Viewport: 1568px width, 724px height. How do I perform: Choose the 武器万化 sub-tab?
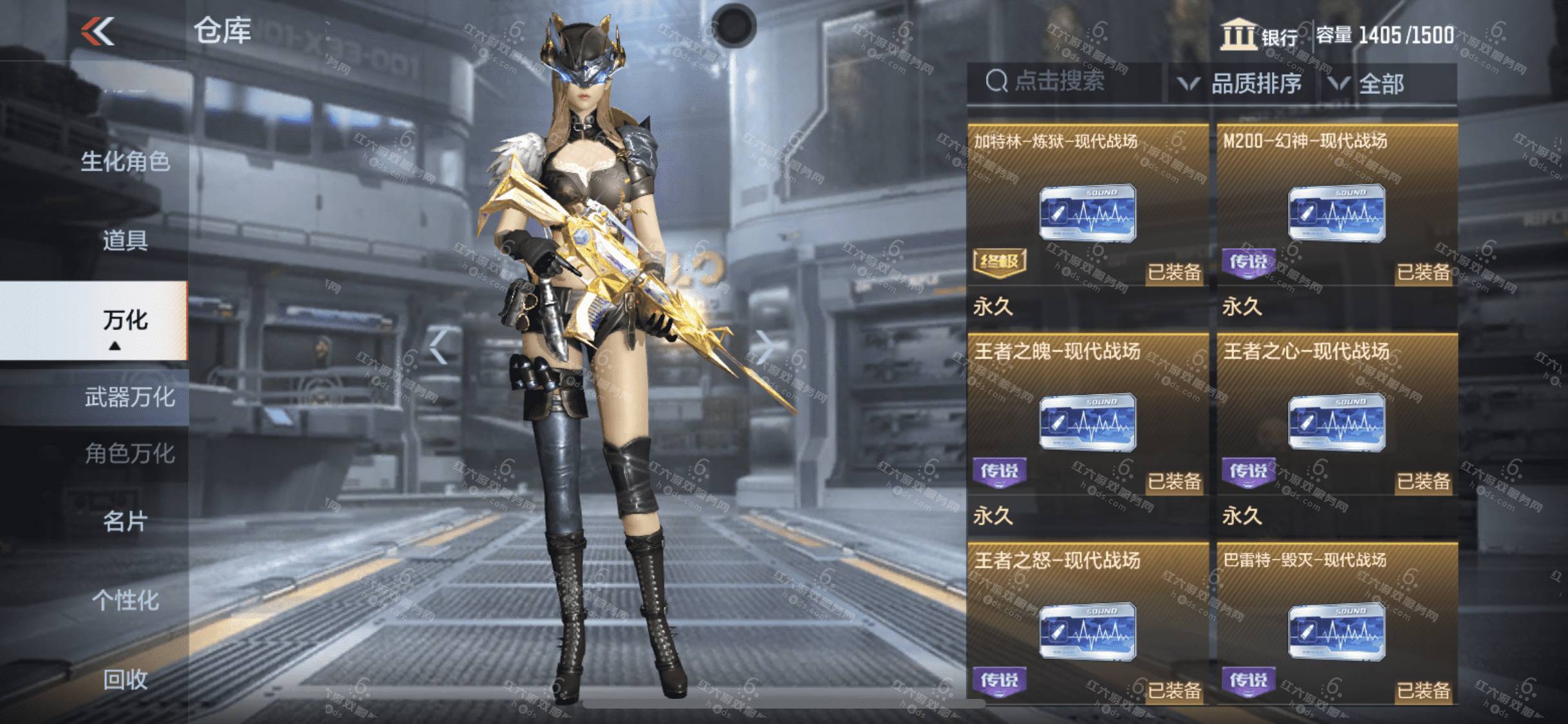pyautogui.click(x=129, y=397)
